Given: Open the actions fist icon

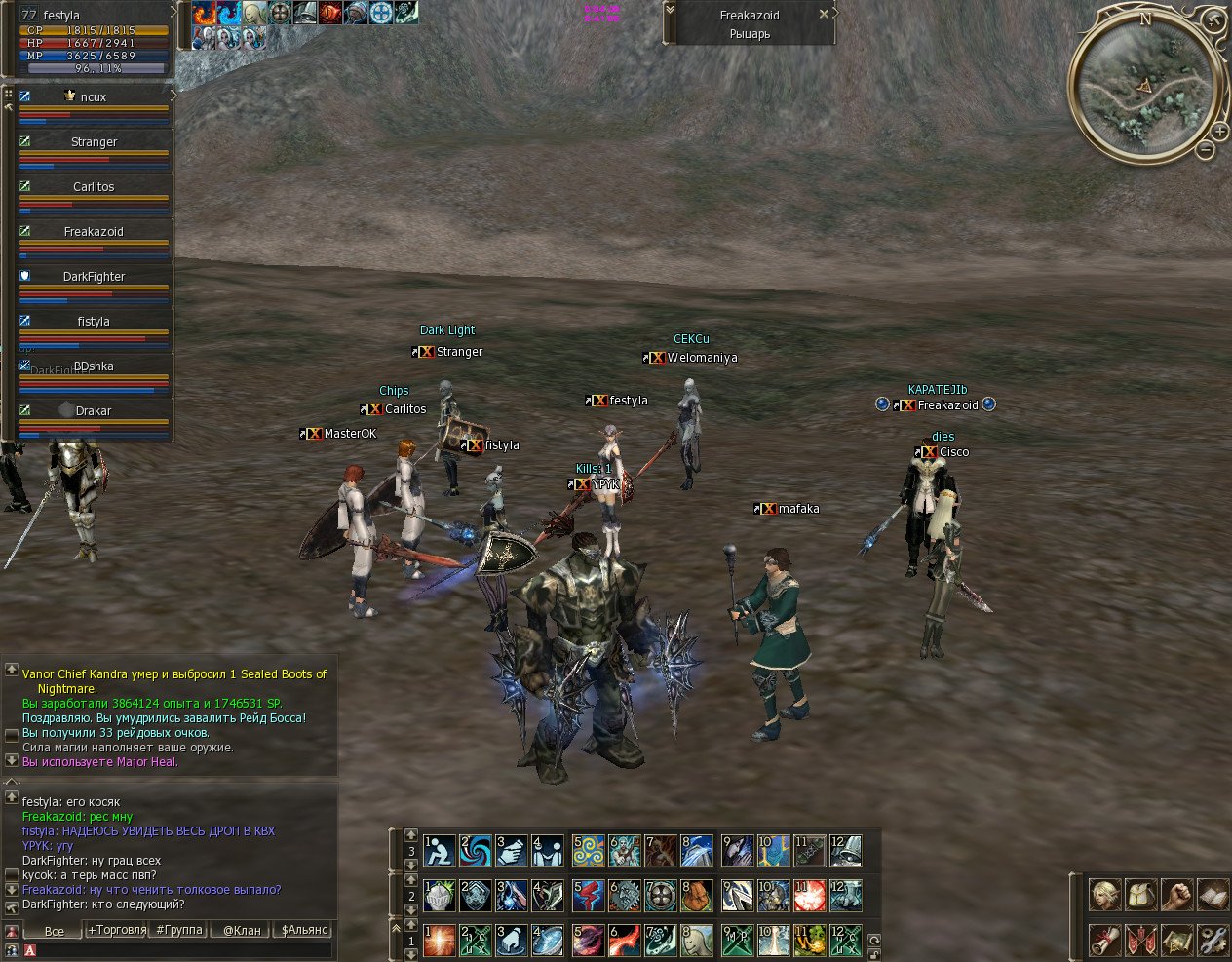Looking at the screenshot, I should 1176,894.
